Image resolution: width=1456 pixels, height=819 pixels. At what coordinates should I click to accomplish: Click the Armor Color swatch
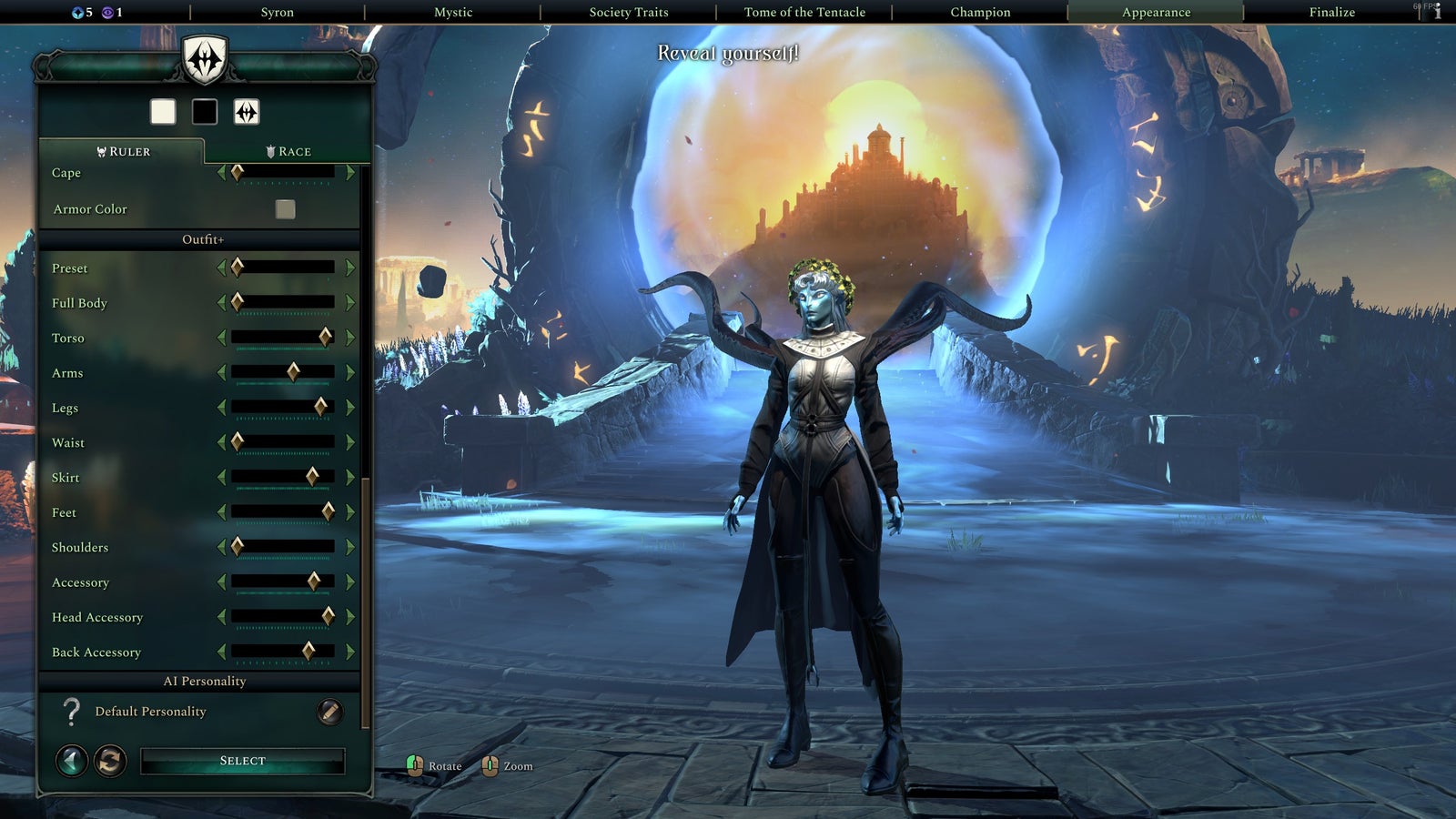pyautogui.click(x=285, y=208)
